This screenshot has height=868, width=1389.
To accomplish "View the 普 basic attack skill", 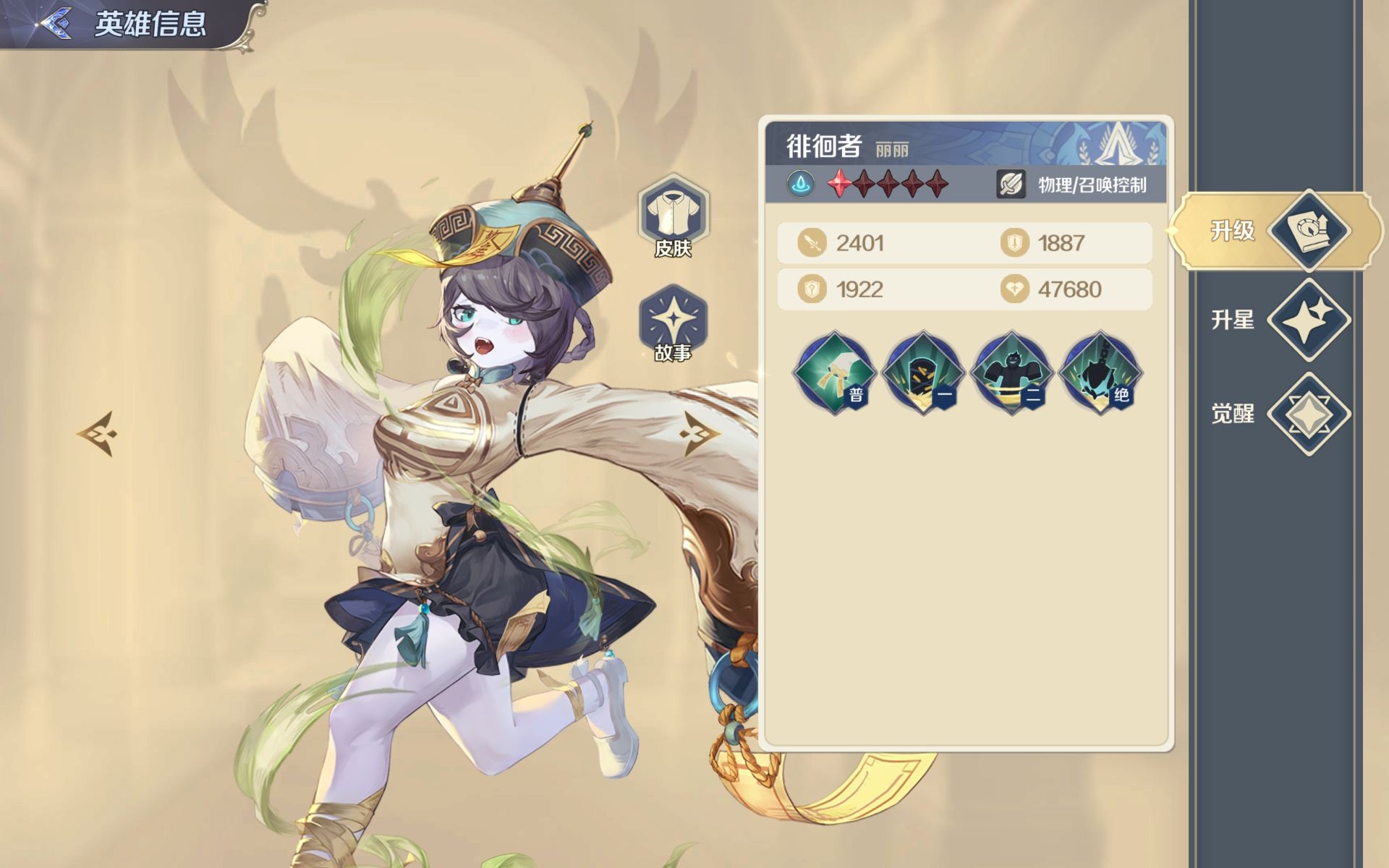I will click(835, 373).
